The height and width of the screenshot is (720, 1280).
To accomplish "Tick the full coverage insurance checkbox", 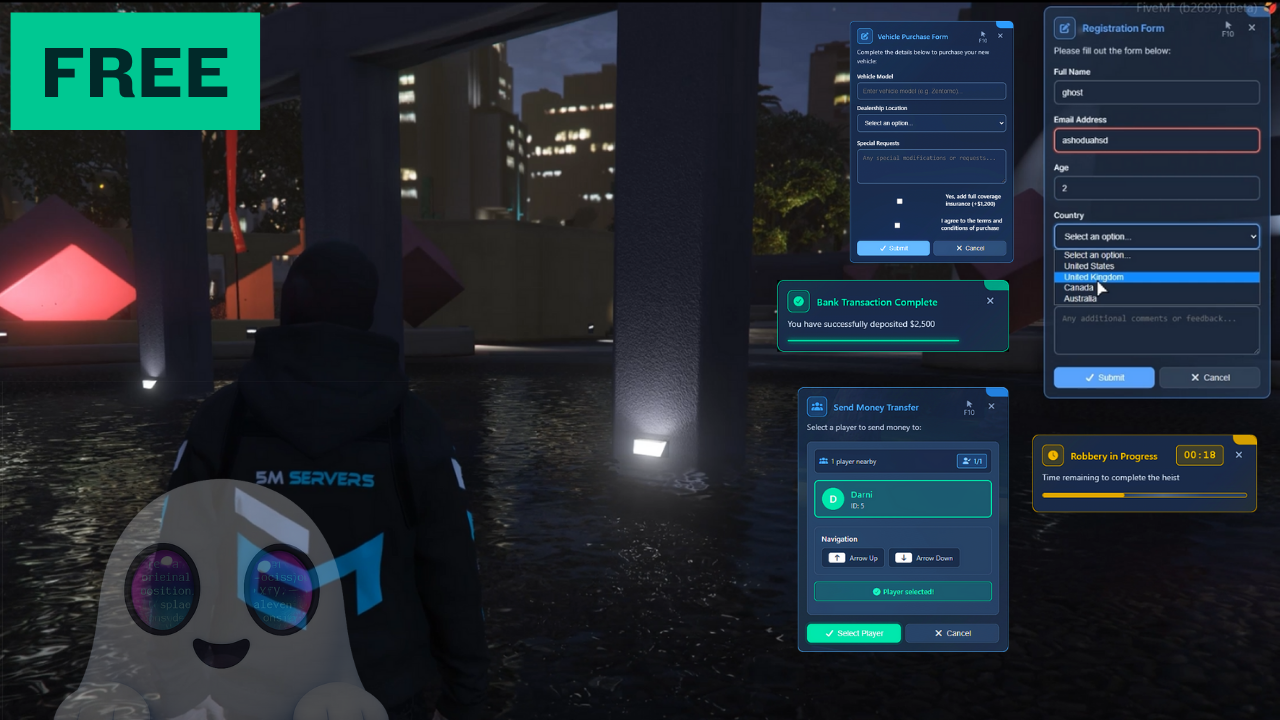I will click(x=899, y=201).
